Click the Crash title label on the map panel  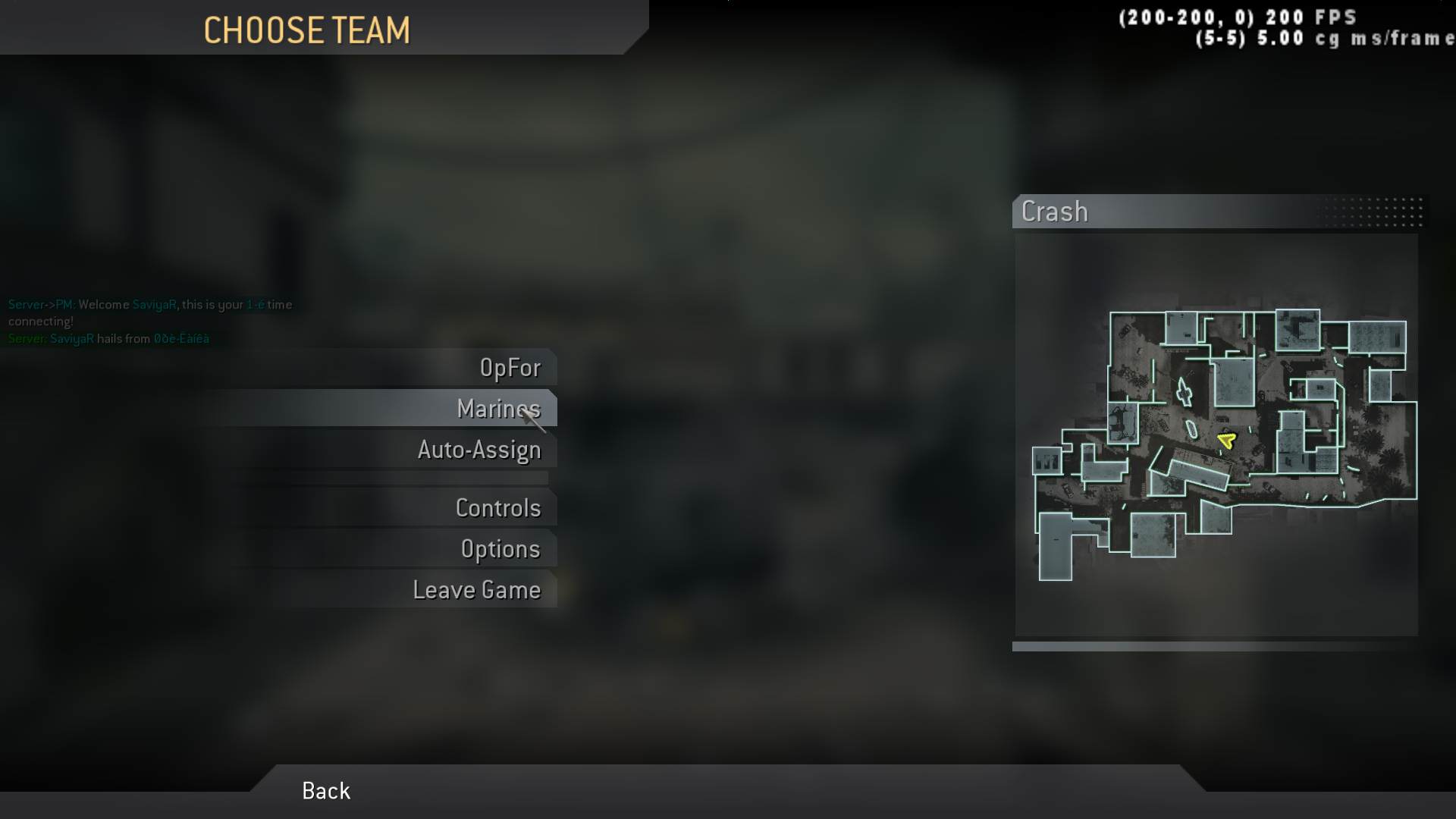point(1055,212)
